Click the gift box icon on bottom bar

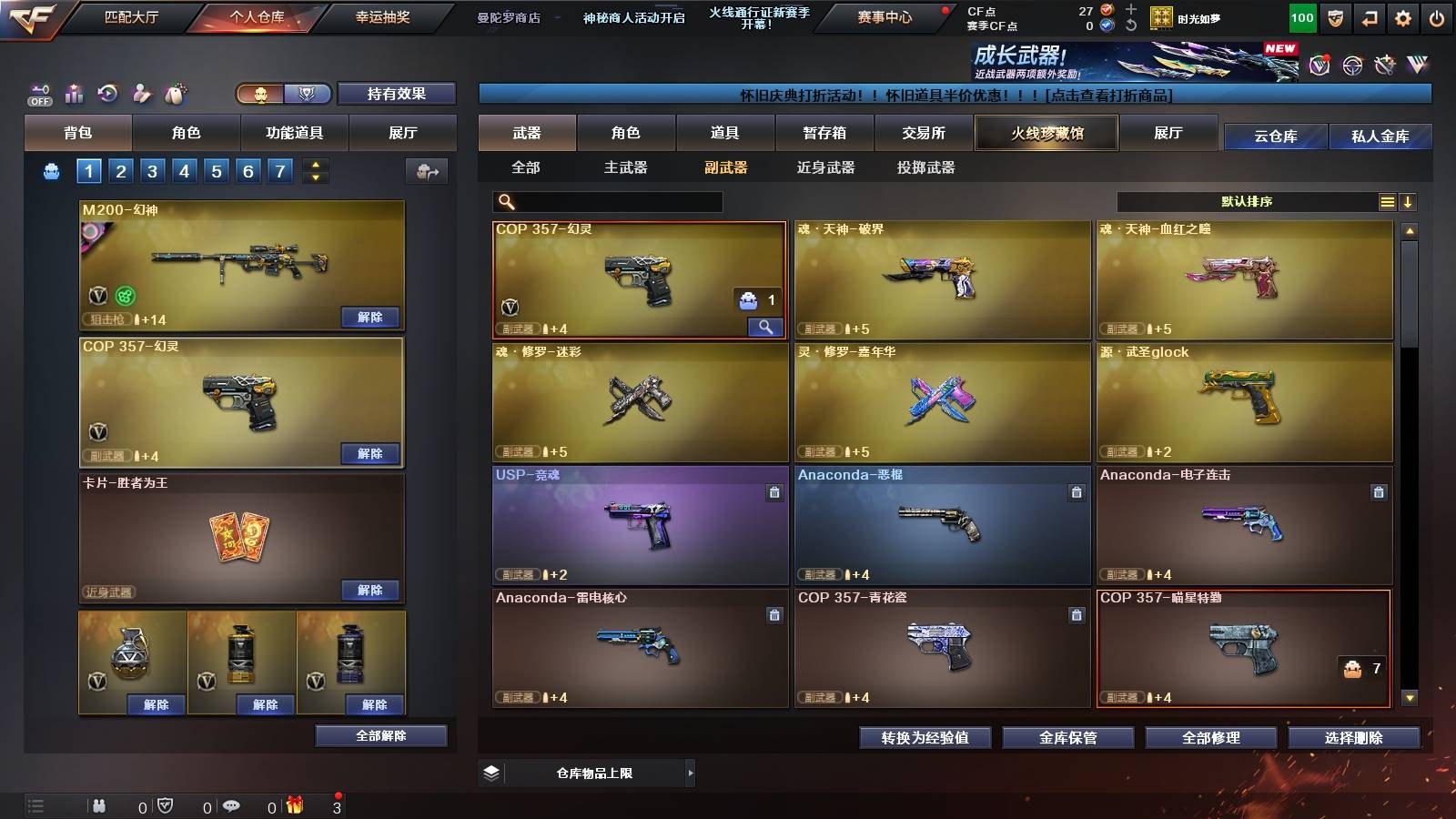click(x=295, y=806)
